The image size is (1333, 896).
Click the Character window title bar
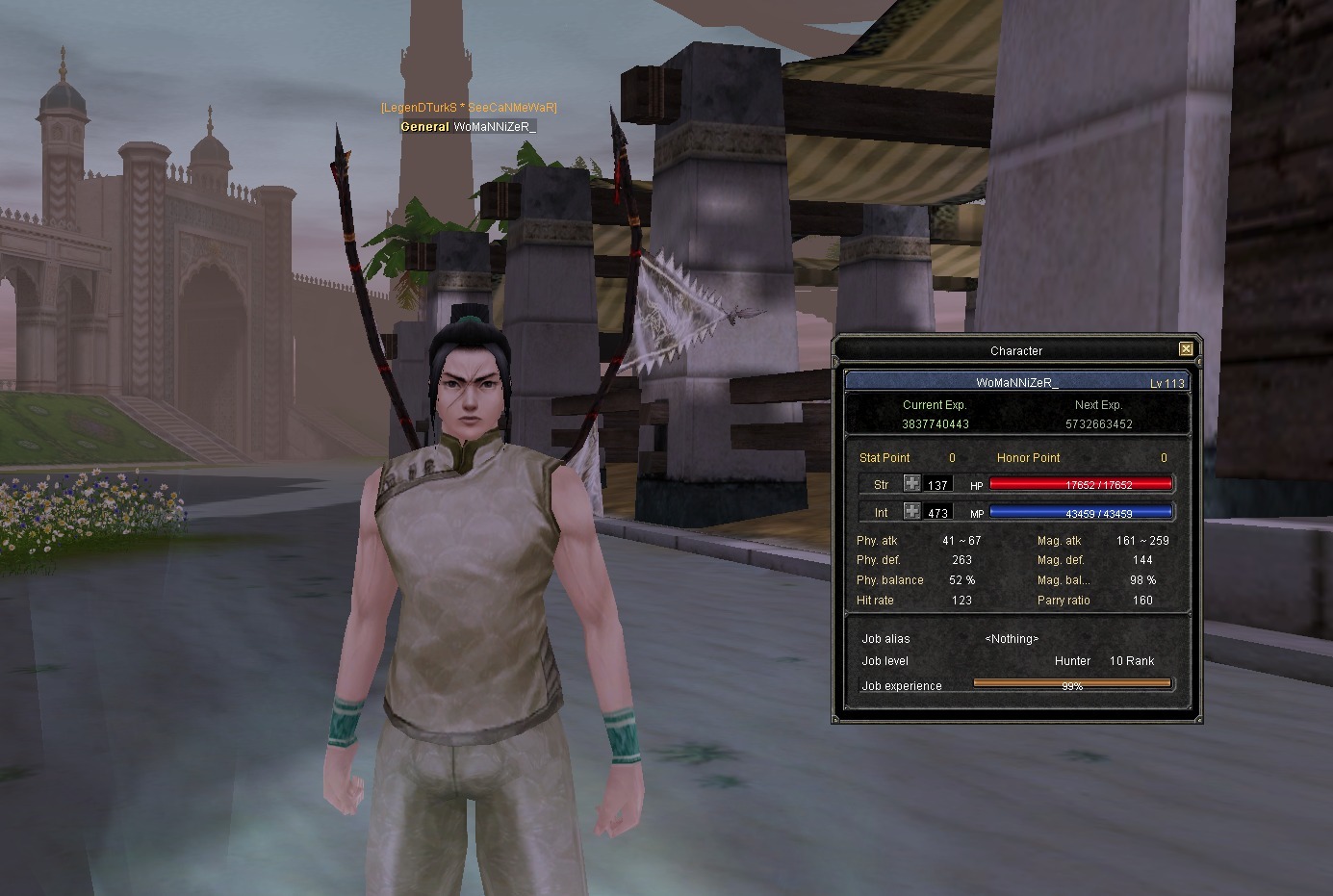point(1015,350)
